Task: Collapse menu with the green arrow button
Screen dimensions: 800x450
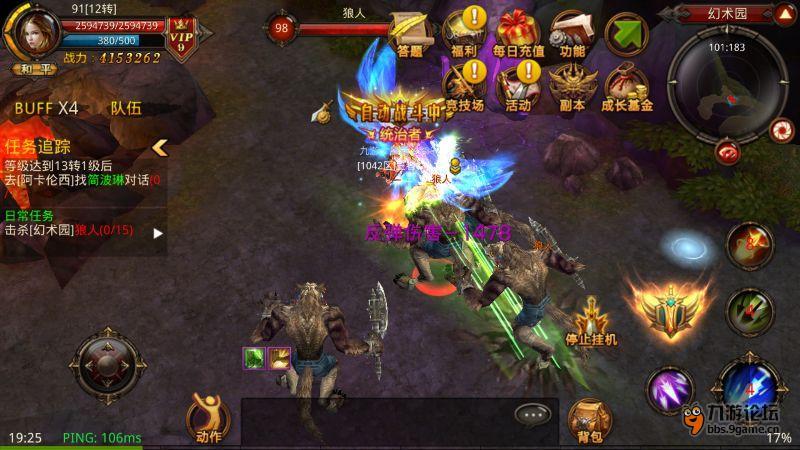Action: point(627,32)
